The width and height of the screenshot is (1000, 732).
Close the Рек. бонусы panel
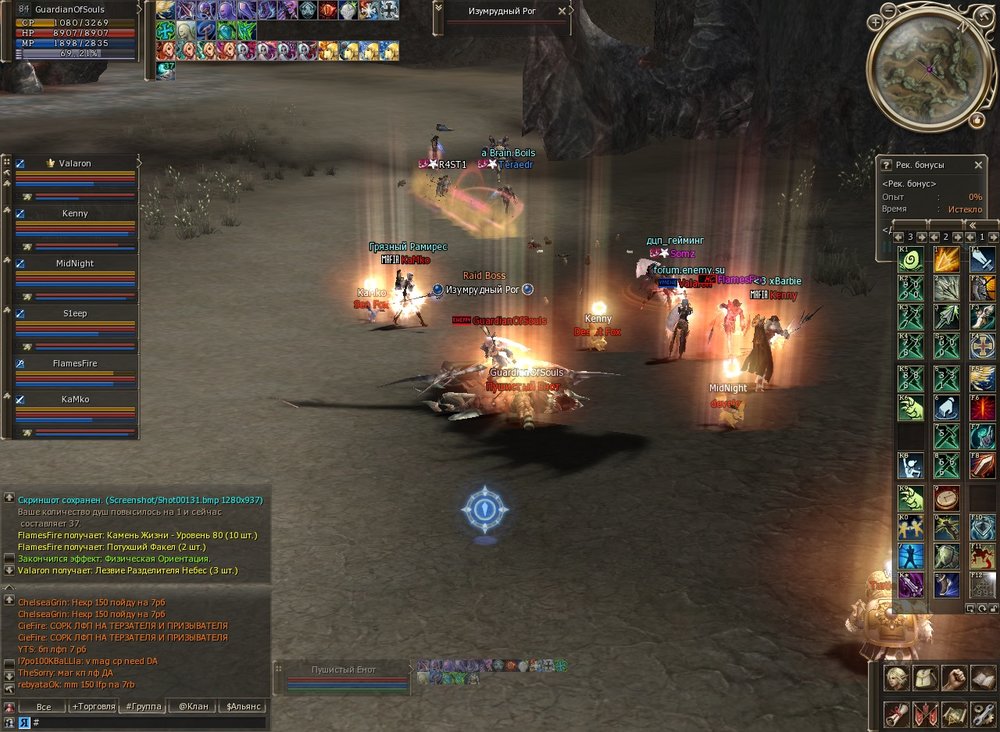pyautogui.click(x=979, y=164)
